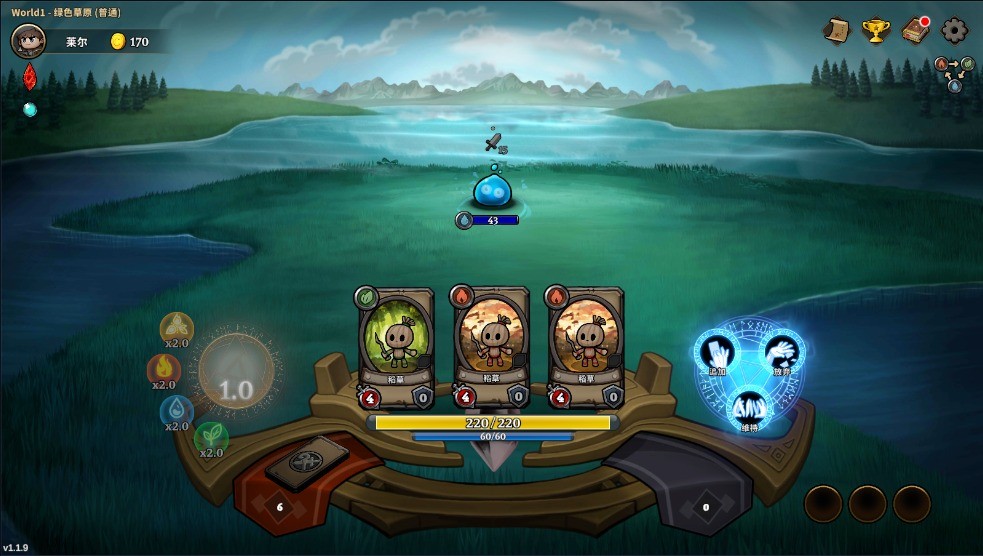Viewport: 983px width, 556px height.
Task: Activate the 维持 (maintain) action button
Action: tap(748, 410)
